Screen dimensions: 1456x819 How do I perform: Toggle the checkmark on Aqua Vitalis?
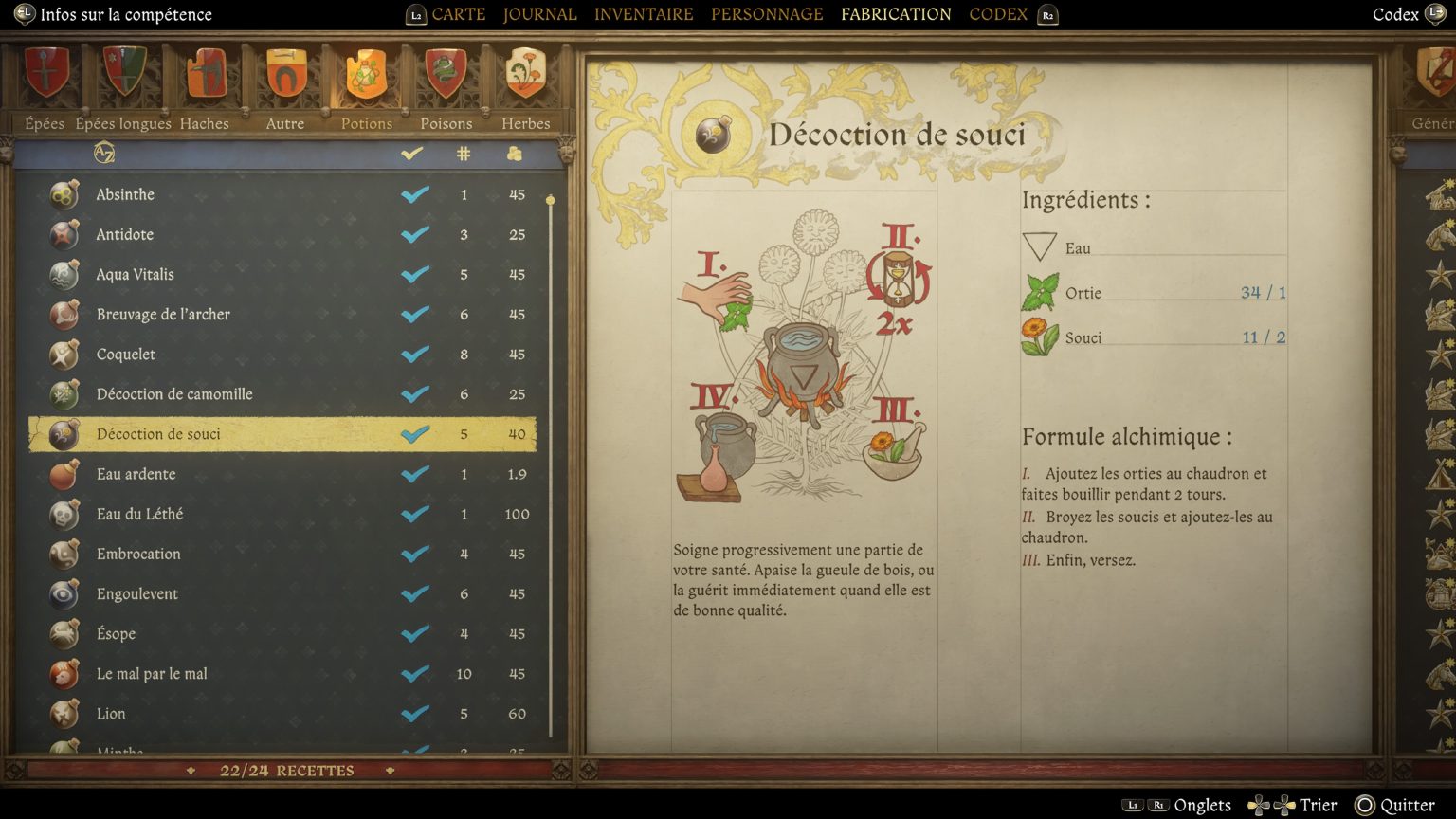tap(413, 274)
